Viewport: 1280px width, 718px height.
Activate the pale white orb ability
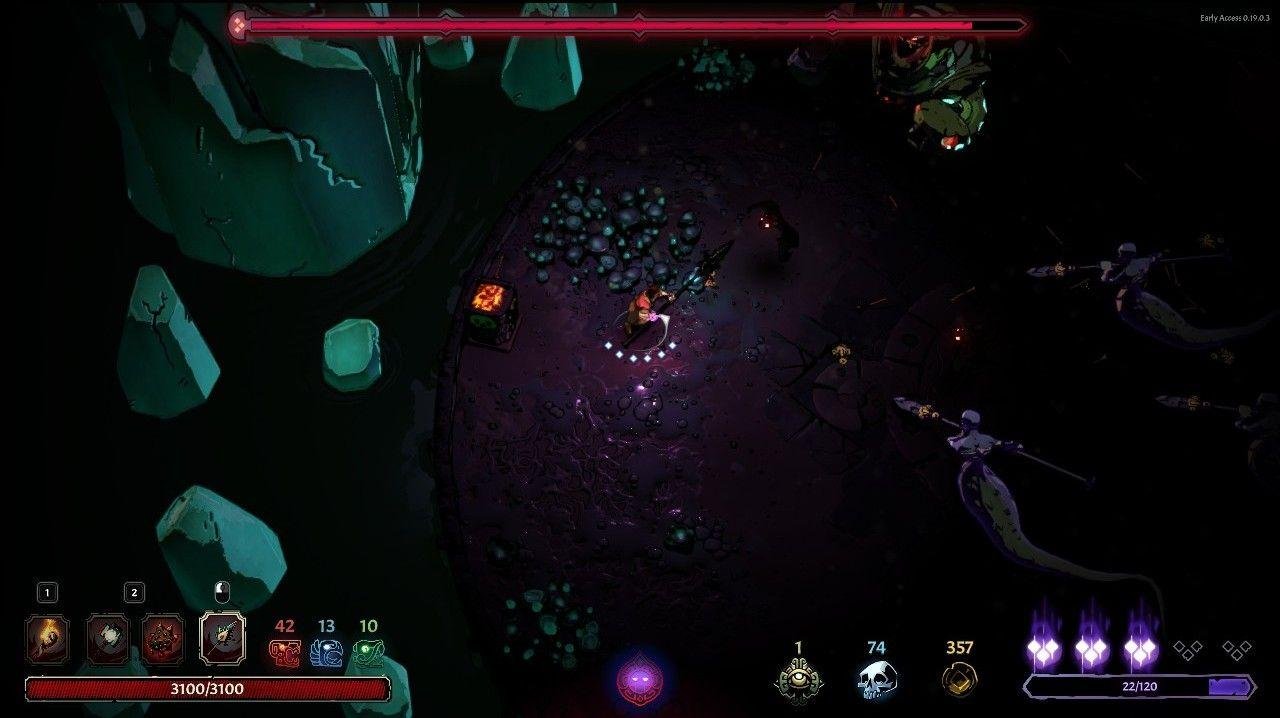(x=107, y=639)
